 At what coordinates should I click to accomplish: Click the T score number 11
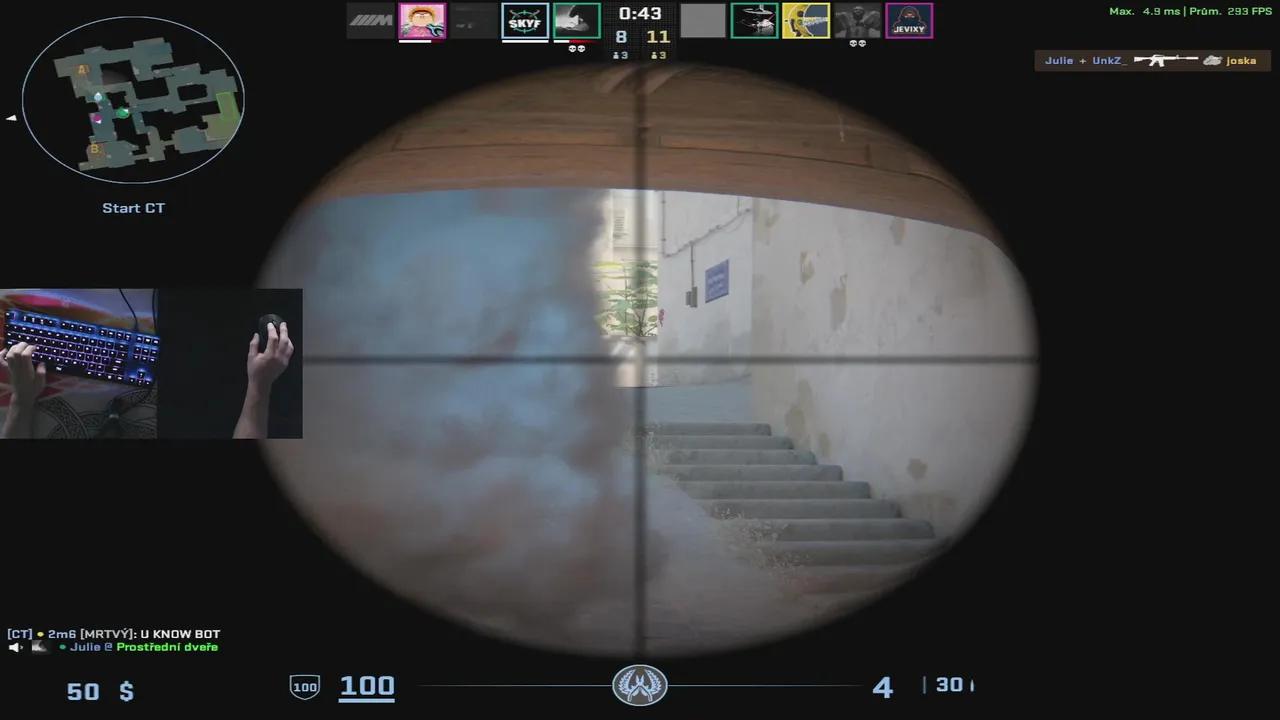[658, 35]
